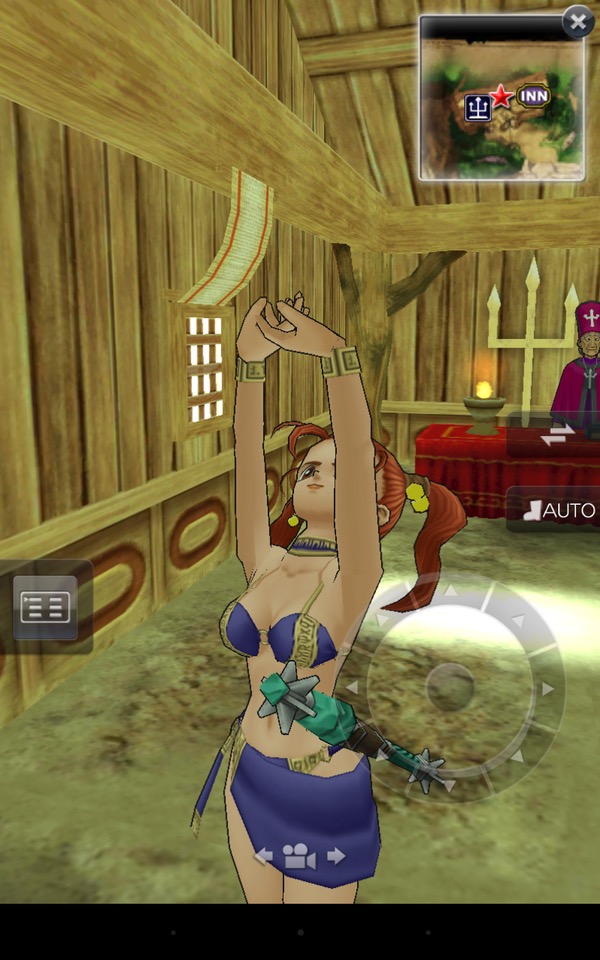The image size is (600, 960).
Task: Tap the camera icon to reset view
Action: 299,857
